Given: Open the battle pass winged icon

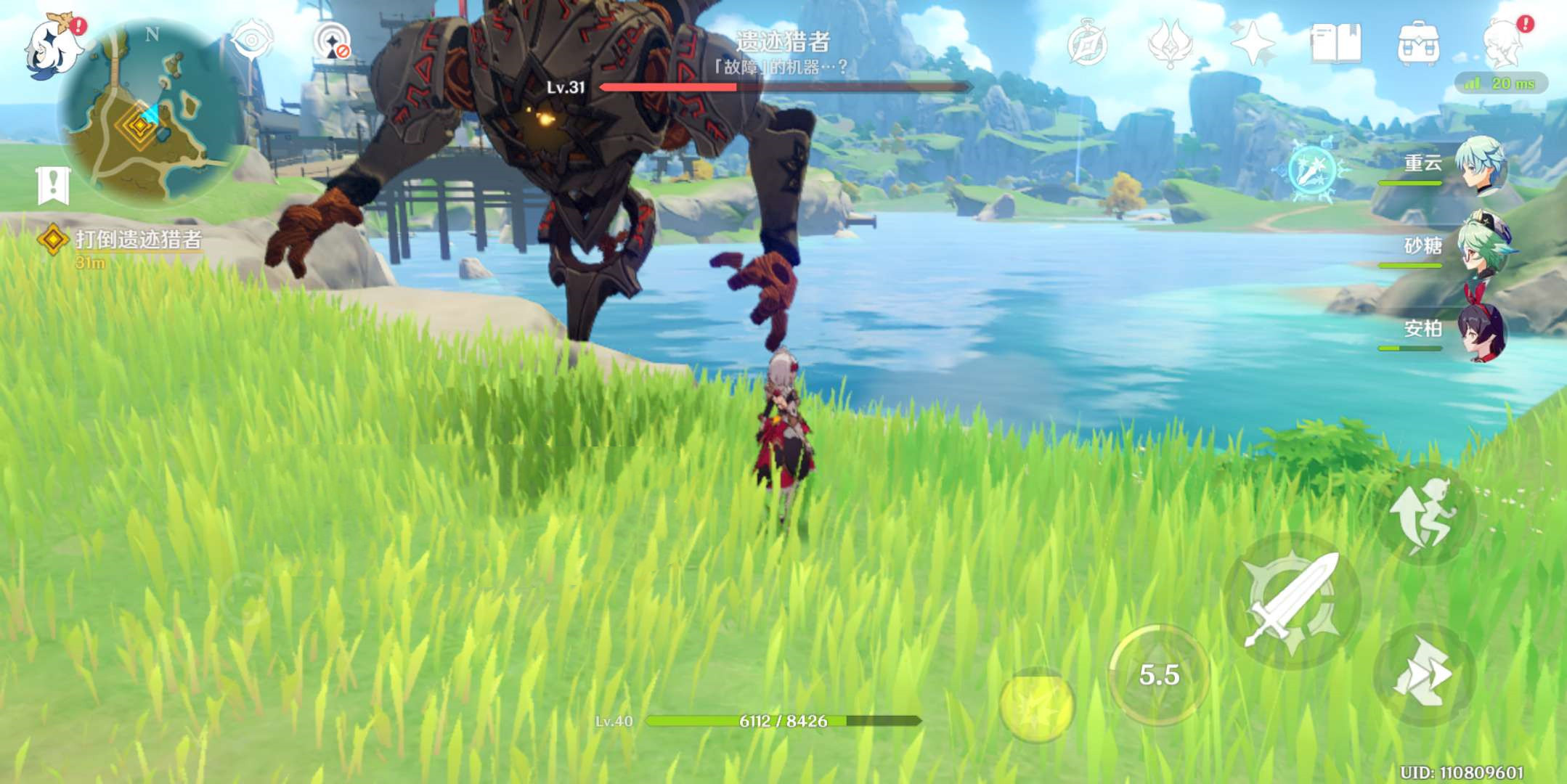Looking at the screenshot, I should (1169, 44).
